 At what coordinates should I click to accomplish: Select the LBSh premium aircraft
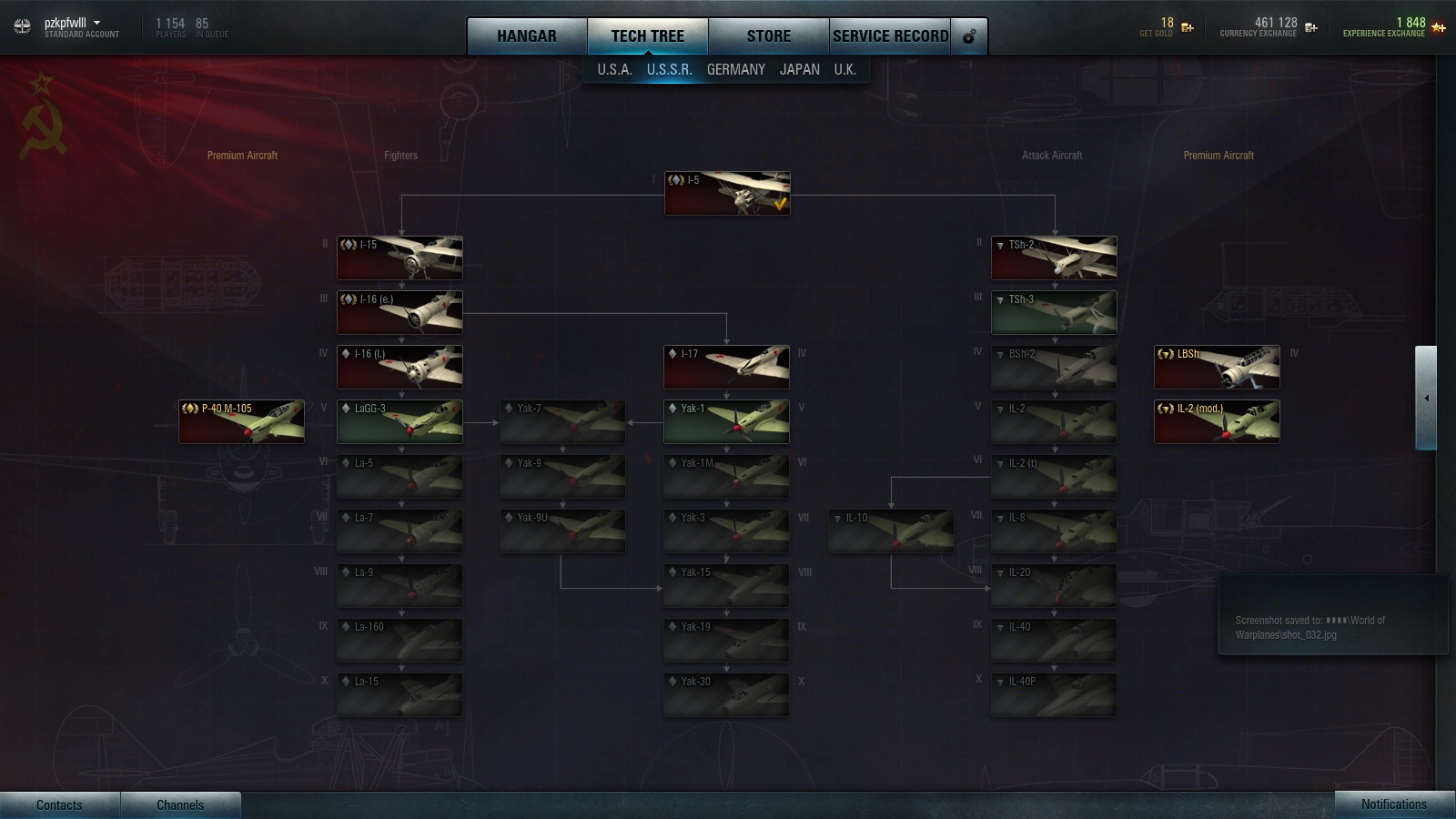click(x=1217, y=367)
